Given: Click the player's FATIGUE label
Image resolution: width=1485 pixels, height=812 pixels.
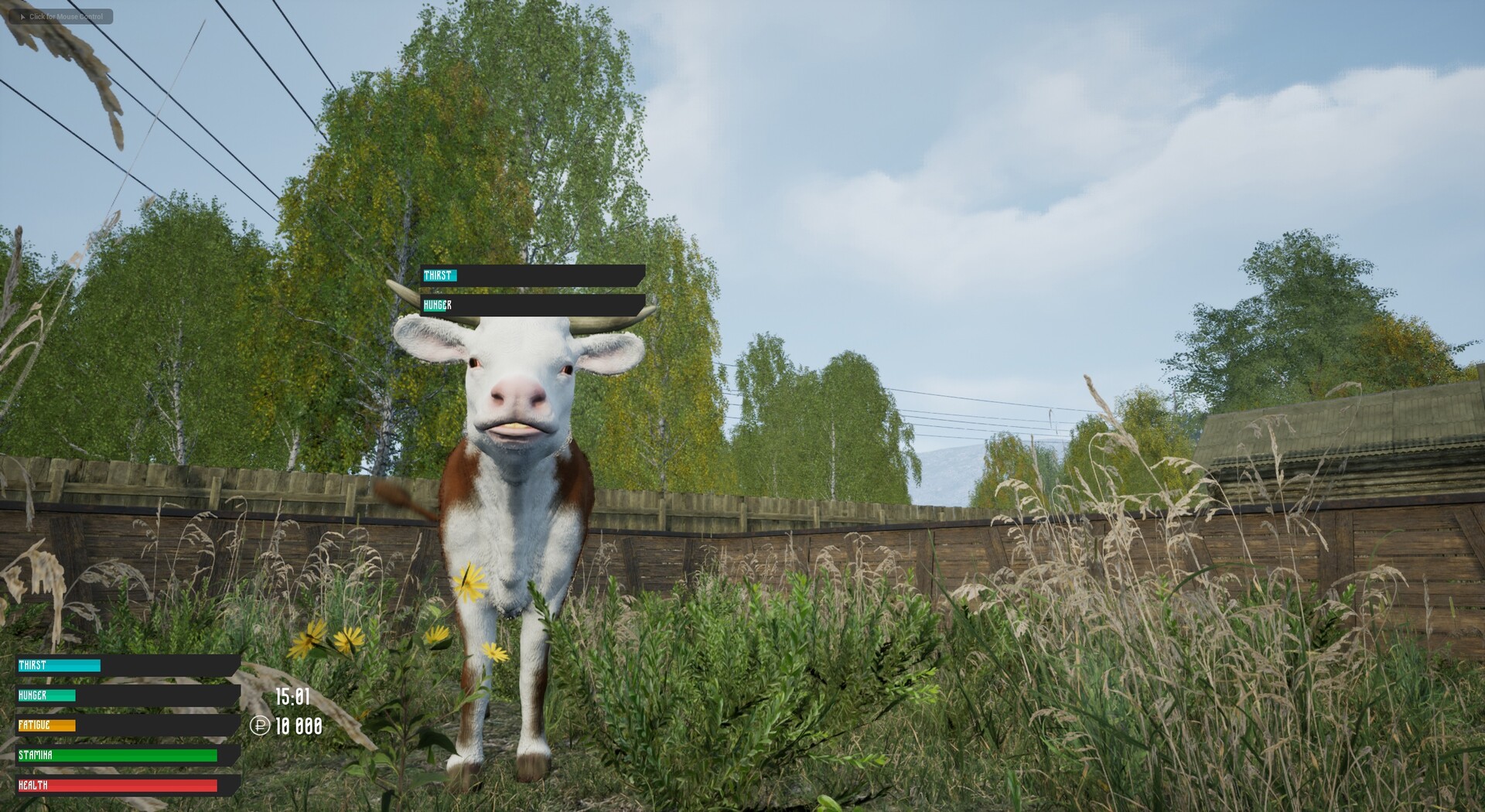Looking at the screenshot, I should (x=34, y=725).
